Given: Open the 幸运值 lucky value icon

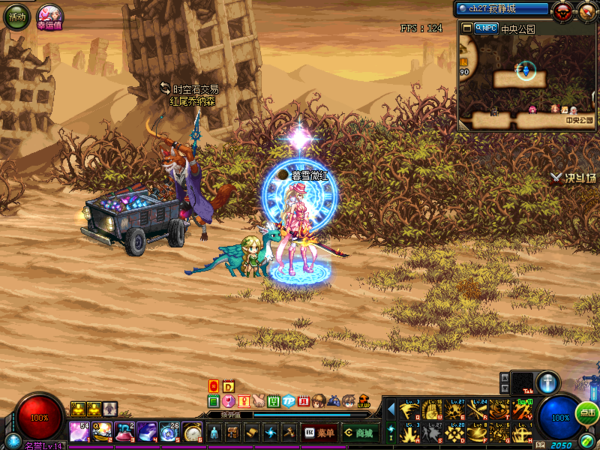Looking at the screenshot, I should [x=50, y=16].
